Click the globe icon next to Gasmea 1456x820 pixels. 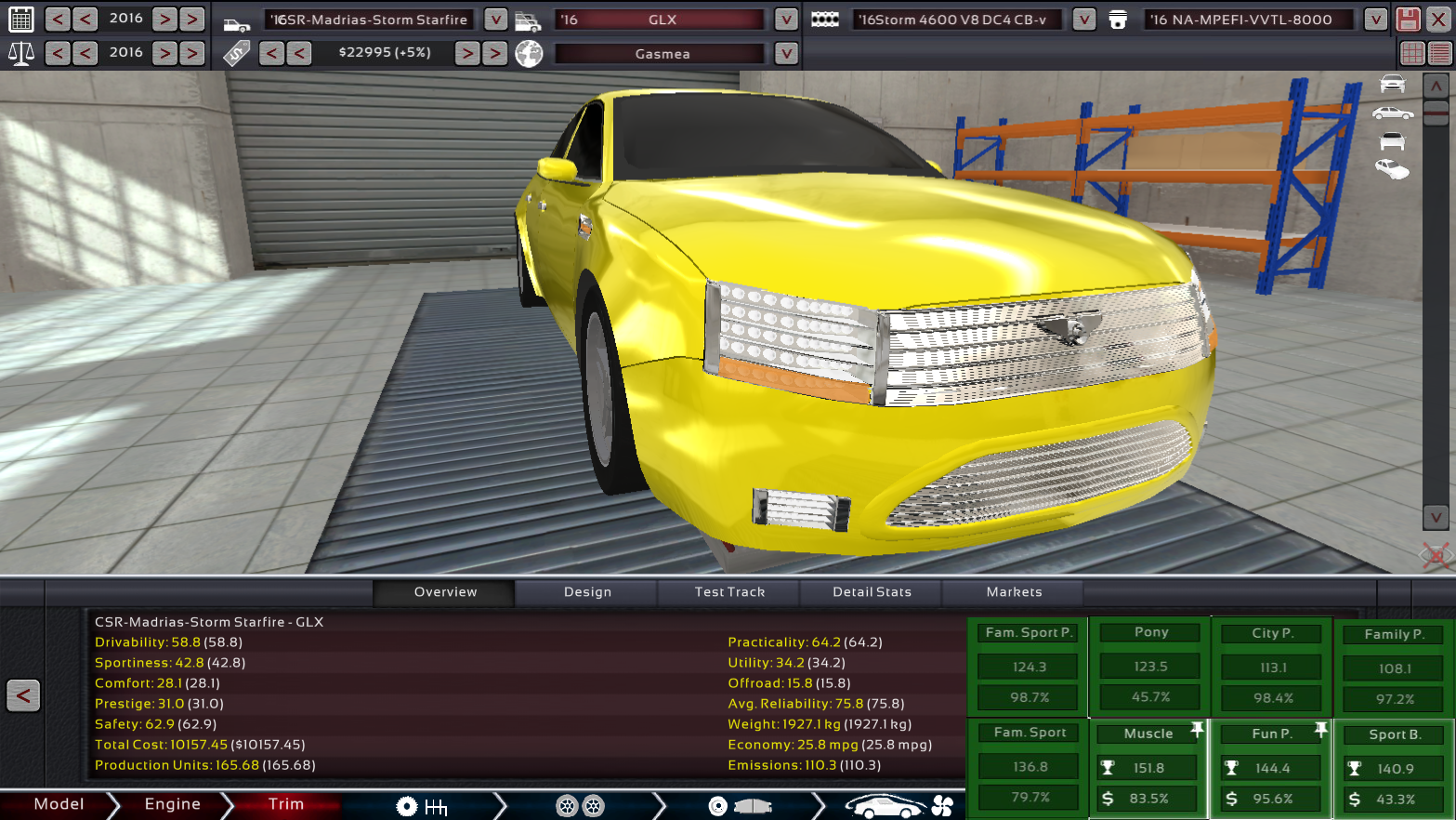528,53
